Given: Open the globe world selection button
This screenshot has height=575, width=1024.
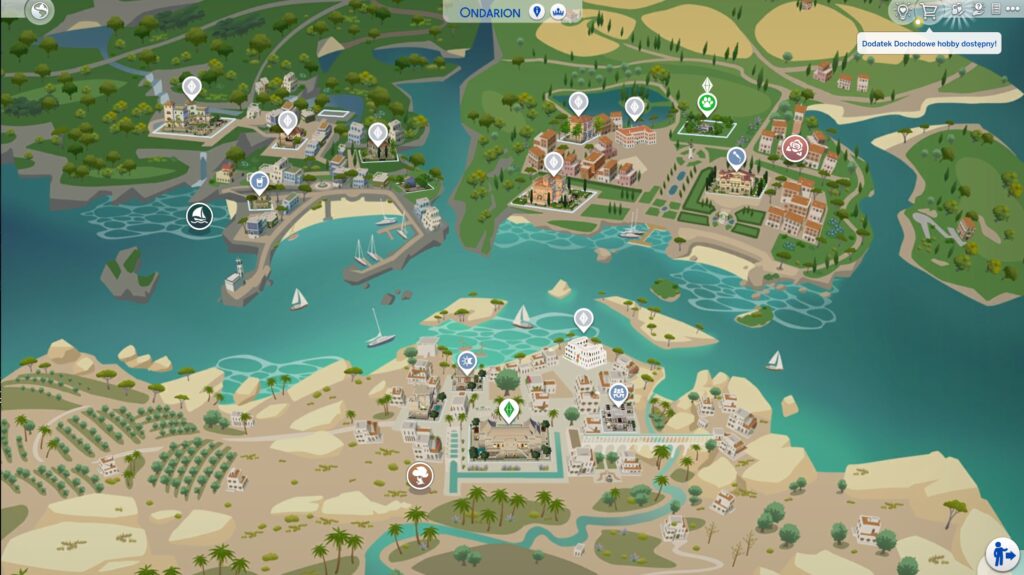Looking at the screenshot, I should tap(40, 12).
